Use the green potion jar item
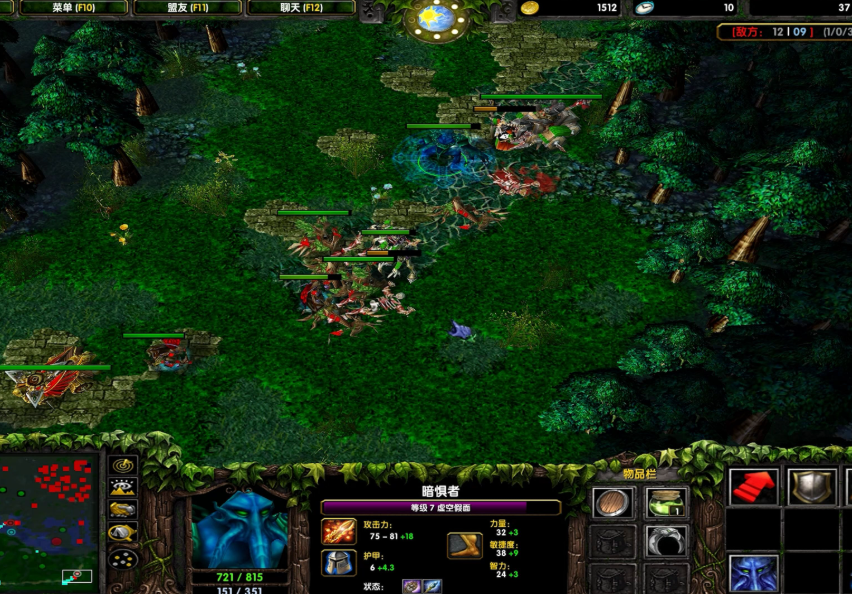 pyautogui.click(x=665, y=502)
